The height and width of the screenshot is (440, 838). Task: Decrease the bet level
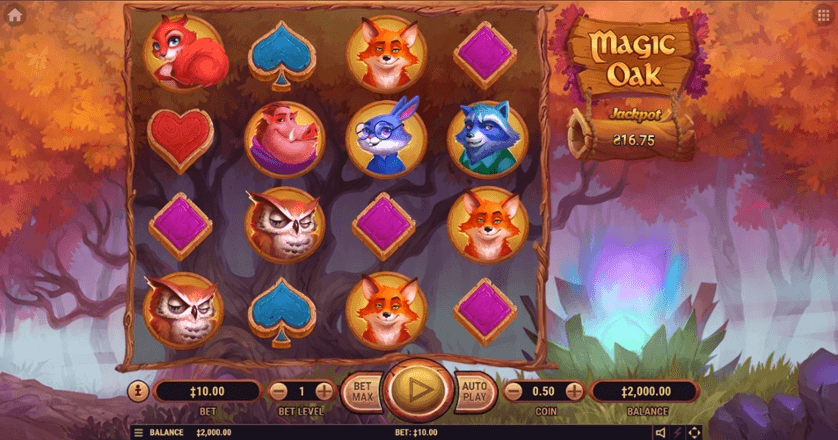(x=277, y=391)
